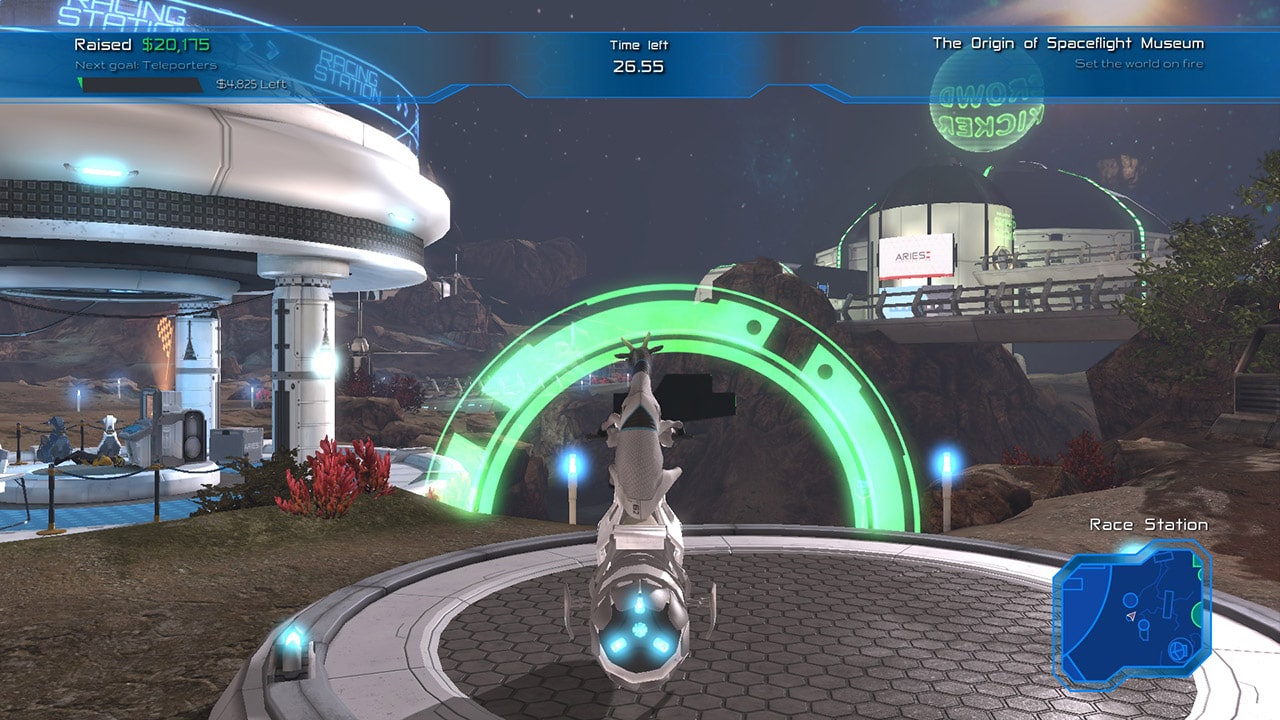The image size is (1280, 720).
Task: Click the ARIES sign on the dome building
Action: (912, 255)
